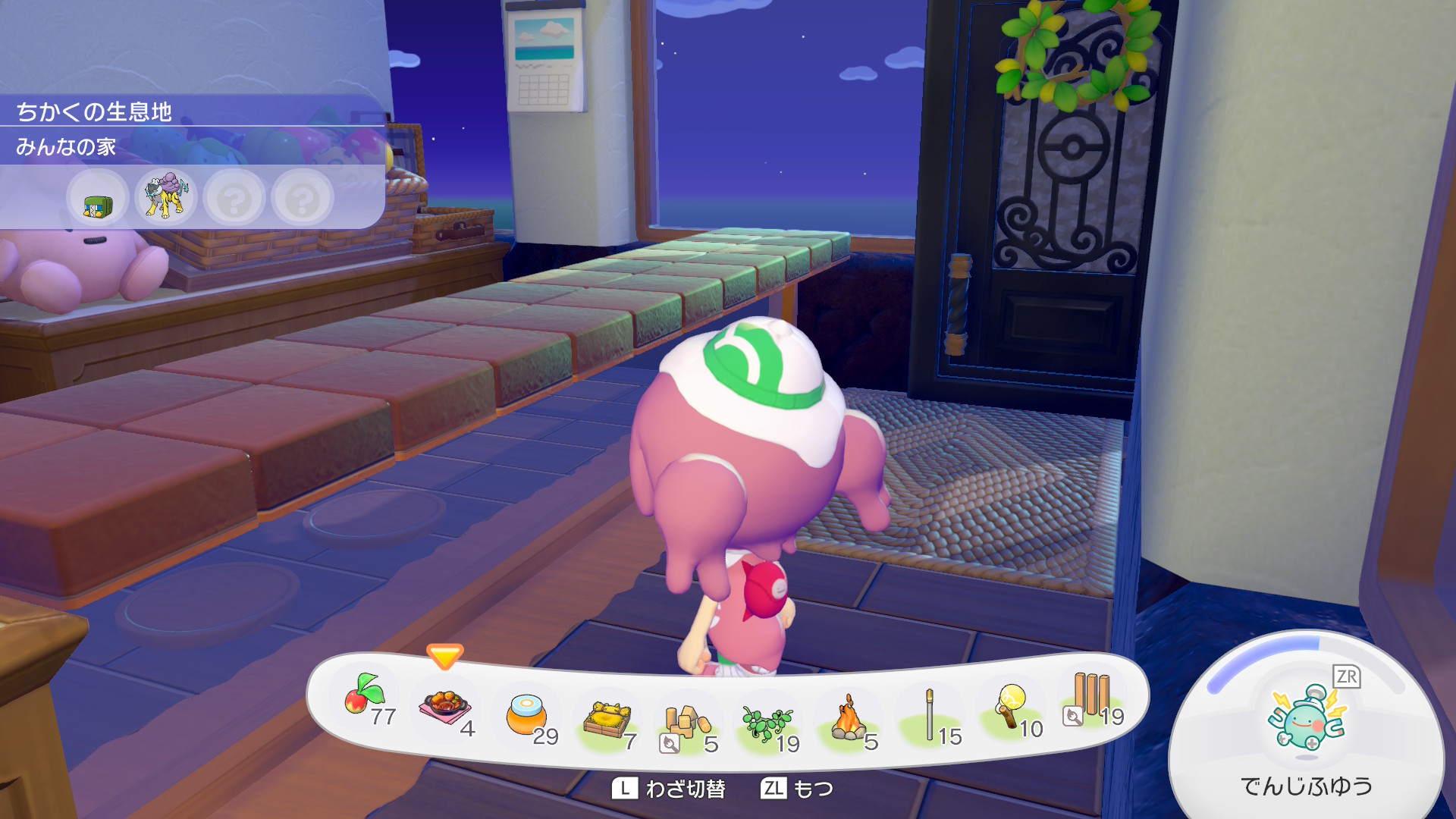Open the みんなの家 habitat entry
The height and width of the screenshot is (819, 1456).
pyautogui.click(x=67, y=146)
